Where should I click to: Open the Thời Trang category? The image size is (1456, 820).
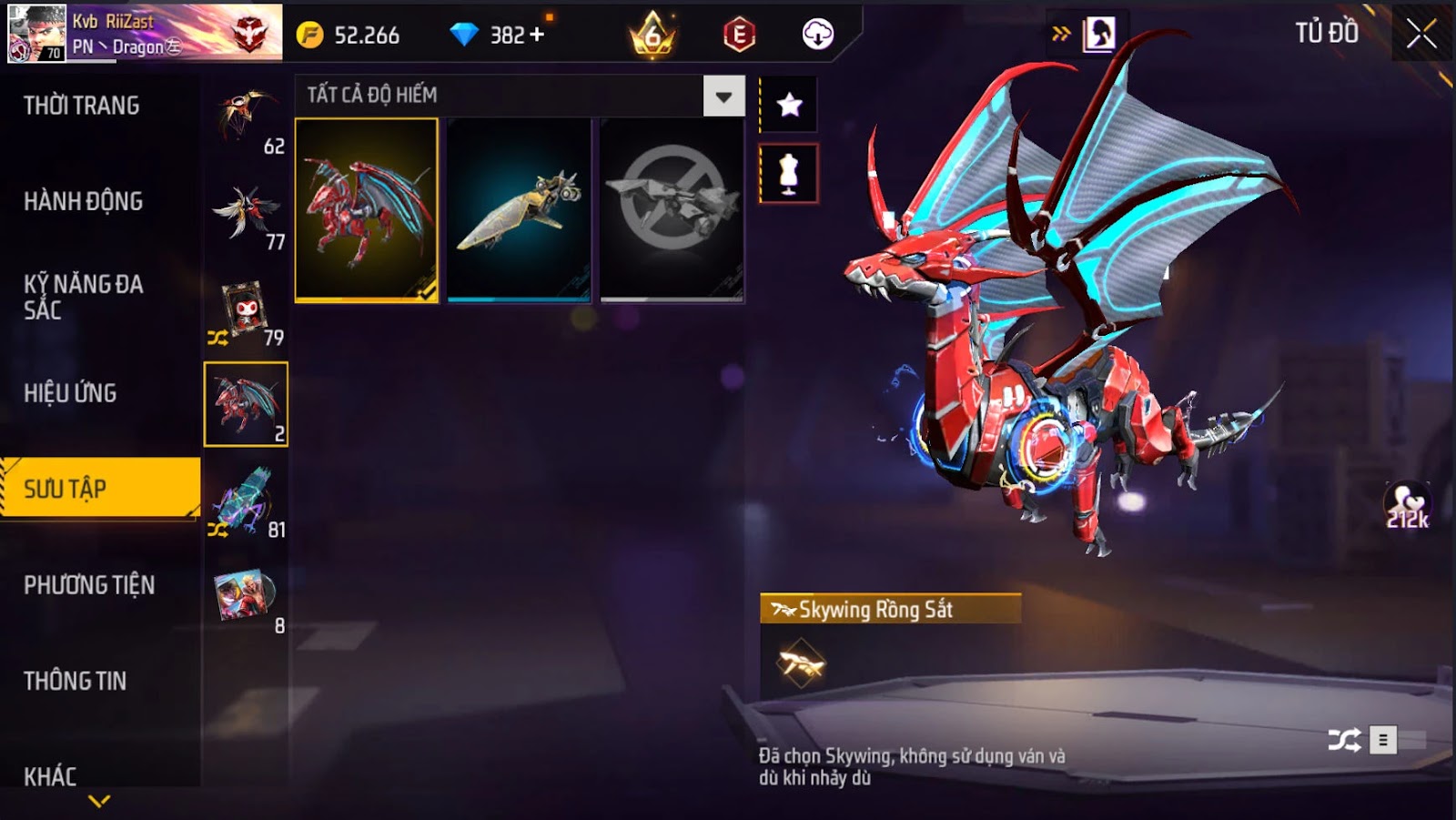click(82, 106)
